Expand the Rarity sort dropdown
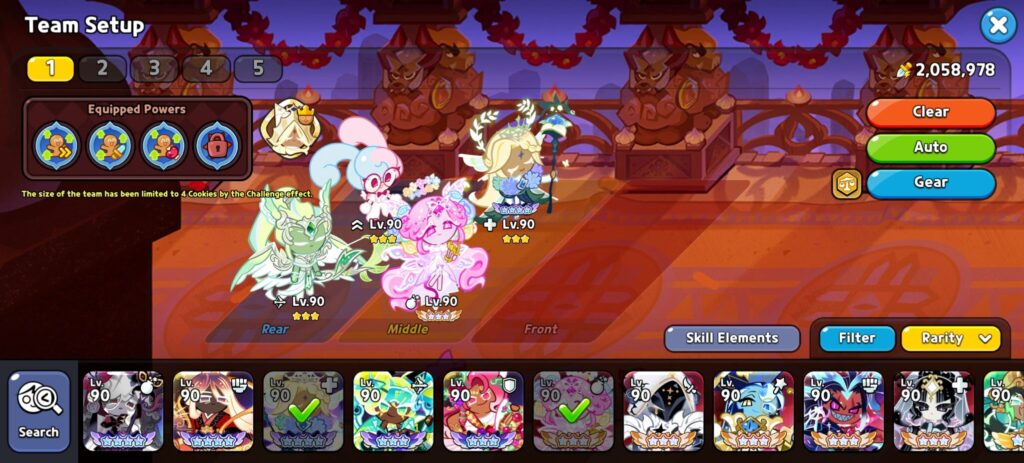1024x463 pixels. tap(950, 338)
